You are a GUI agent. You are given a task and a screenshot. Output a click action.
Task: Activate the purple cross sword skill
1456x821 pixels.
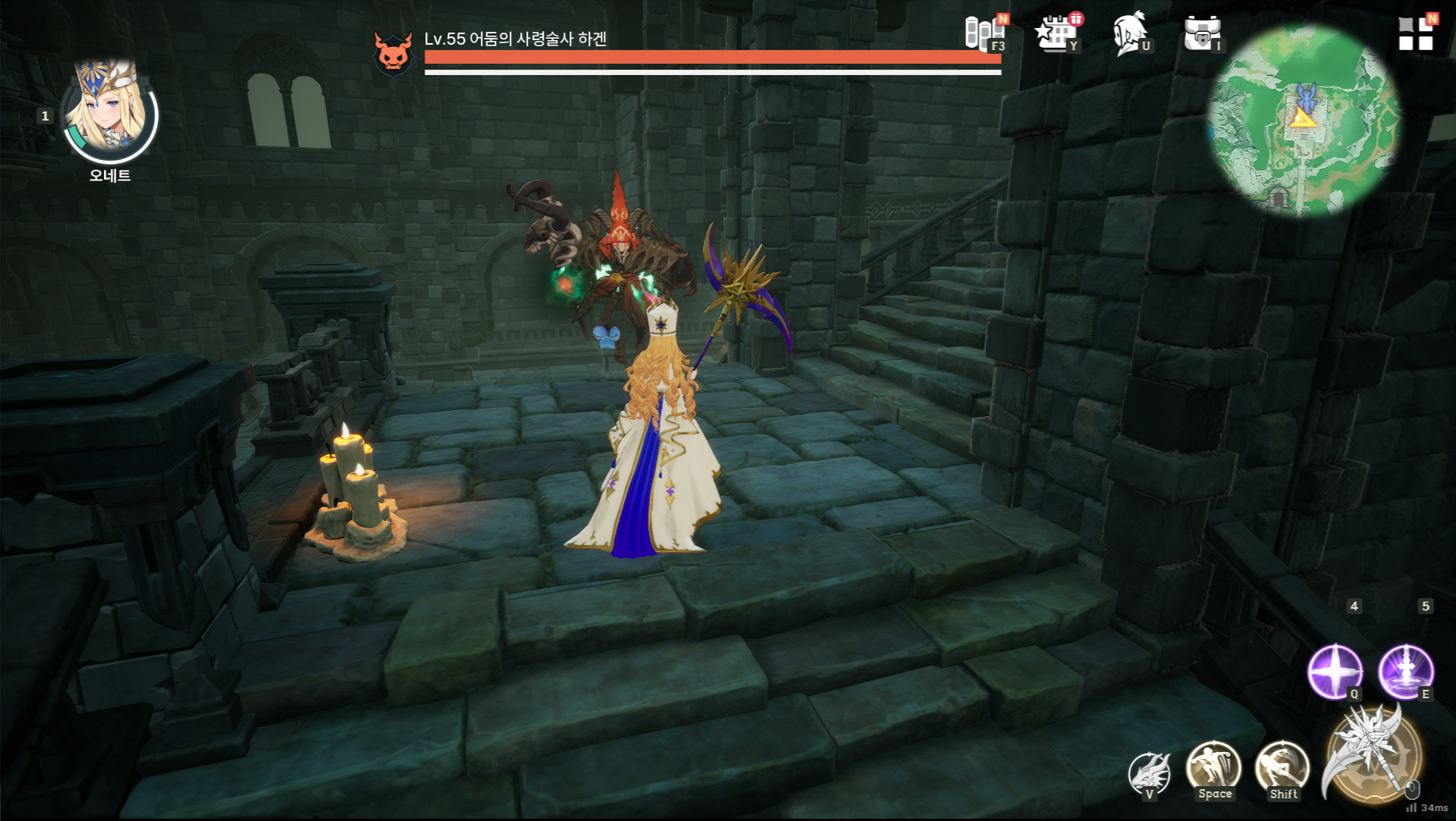pyautogui.click(x=1405, y=672)
